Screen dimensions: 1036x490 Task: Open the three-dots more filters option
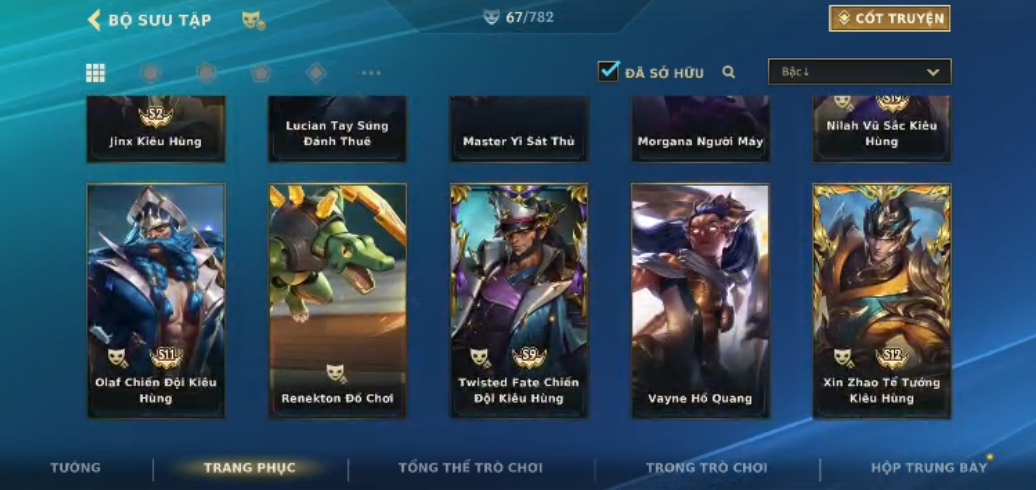click(x=371, y=73)
